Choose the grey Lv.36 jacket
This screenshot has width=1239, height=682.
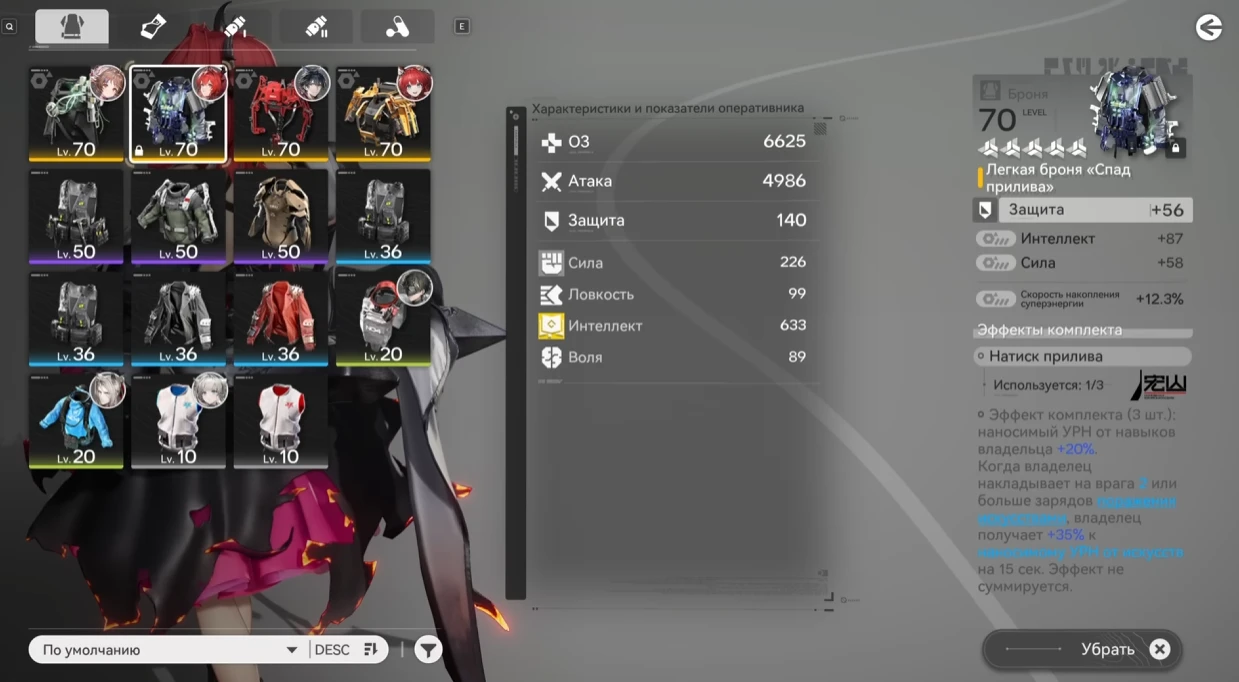(178, 319)
